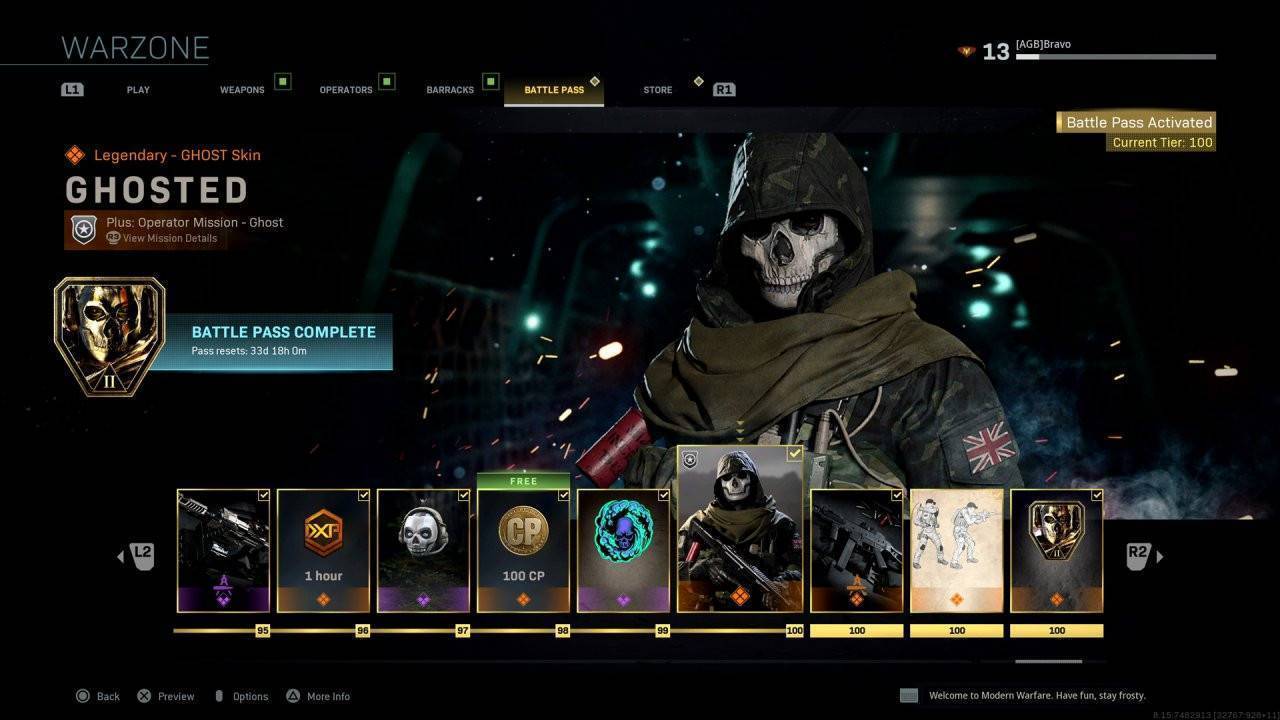The height and width of the screenshot is (720, 1280).
Task: Switch to the OPERATORS tab
Action: tap(344, 89)
